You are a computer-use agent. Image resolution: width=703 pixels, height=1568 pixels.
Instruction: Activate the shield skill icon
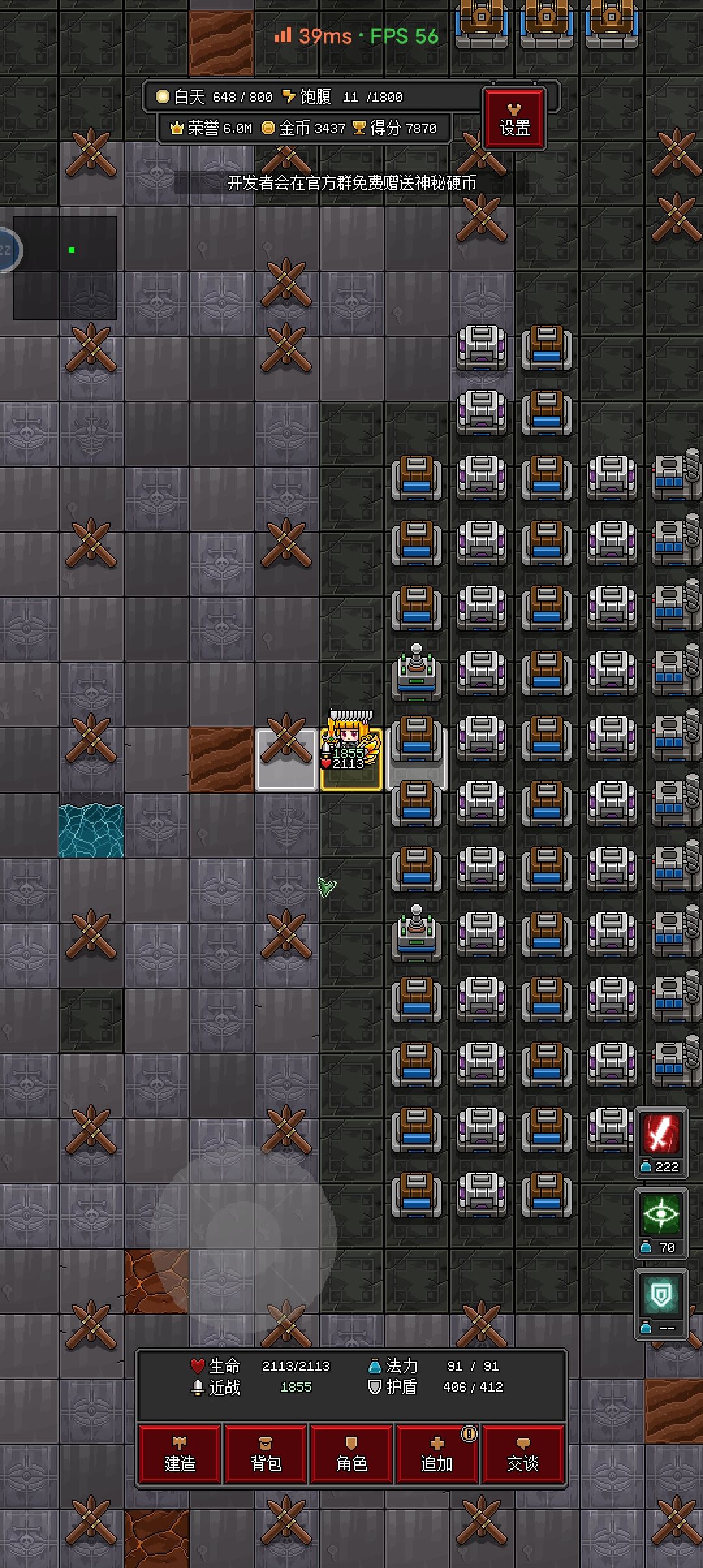661,1296
